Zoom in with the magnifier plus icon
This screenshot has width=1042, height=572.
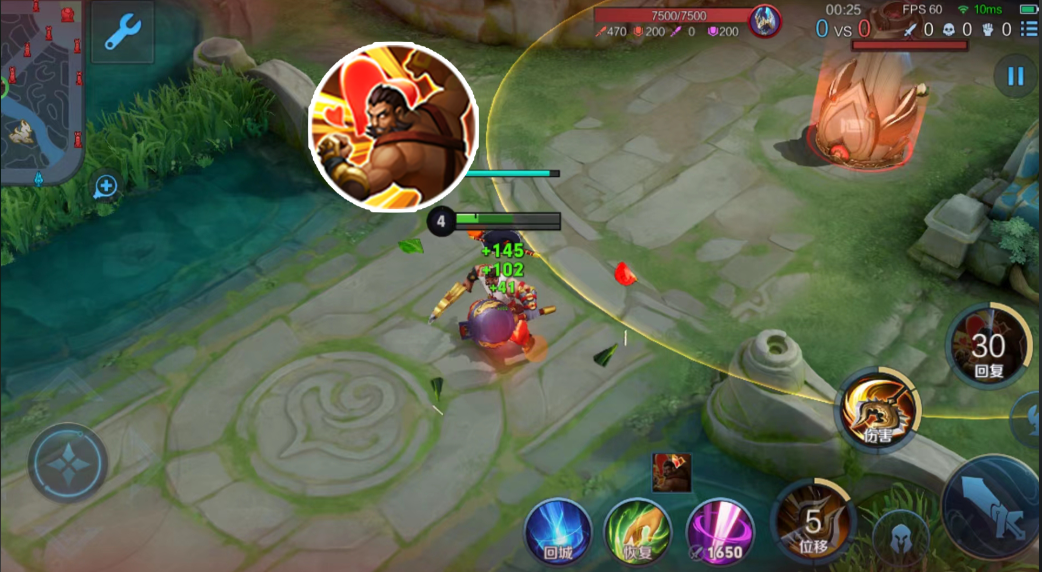click(106, 187)
